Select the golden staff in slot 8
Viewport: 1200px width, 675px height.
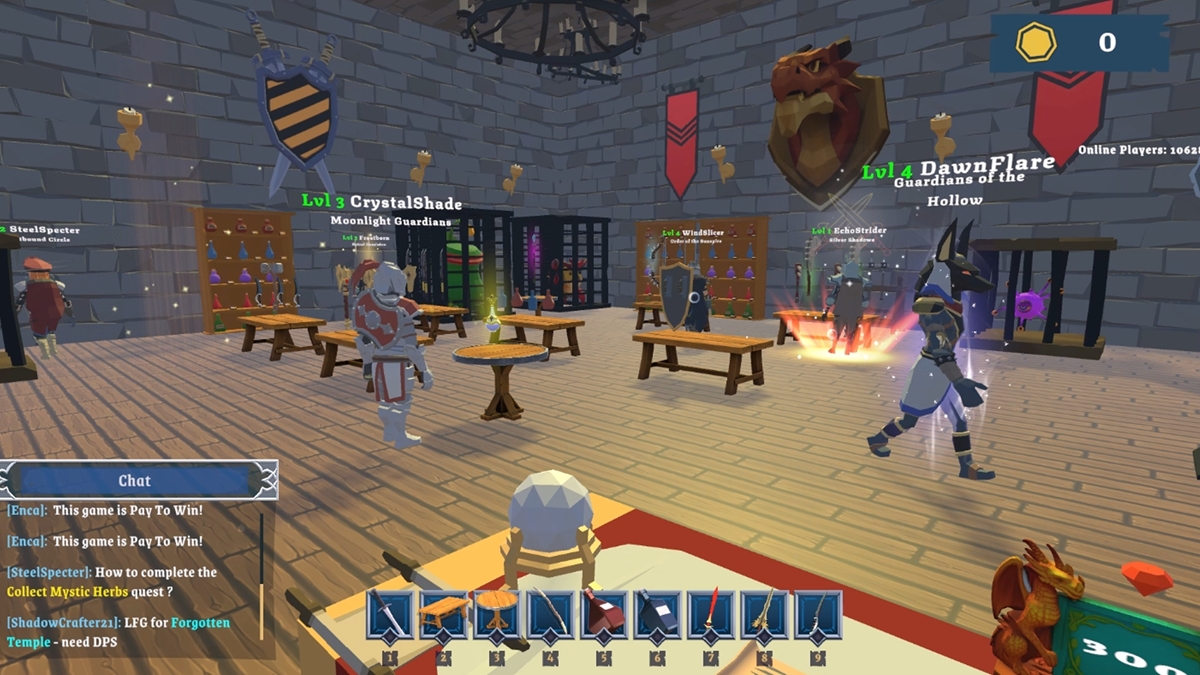pyautogui.click(x=764, y=614)
